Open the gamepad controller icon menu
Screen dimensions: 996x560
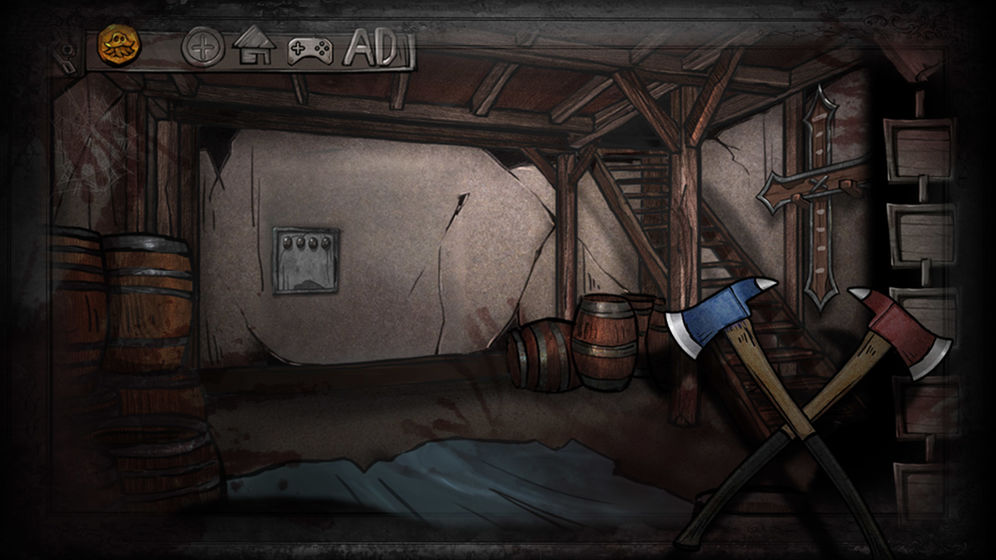(x=310, y=49)
